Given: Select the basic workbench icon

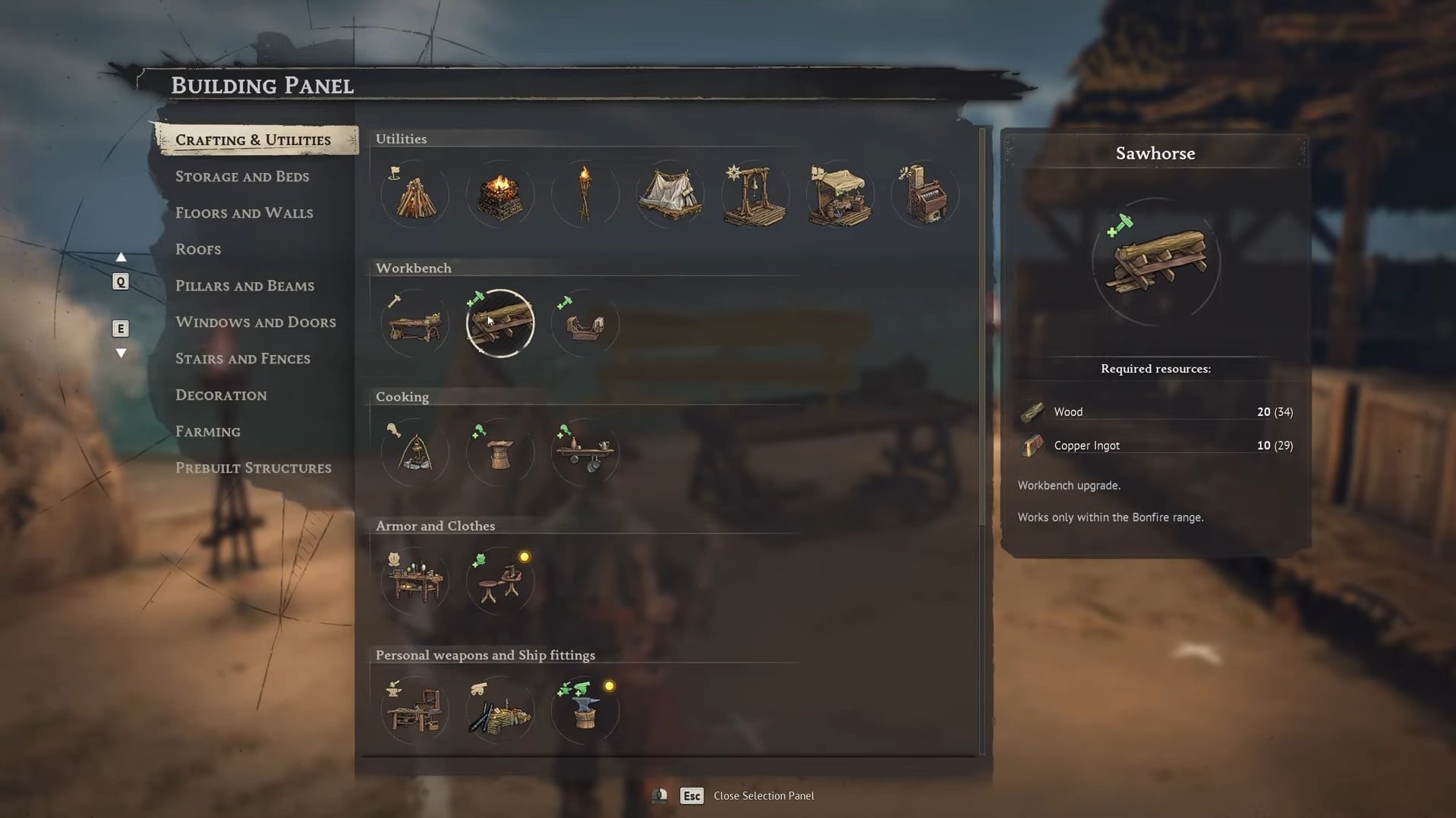Looking at the screenshot, I should [x=414, y=324].
